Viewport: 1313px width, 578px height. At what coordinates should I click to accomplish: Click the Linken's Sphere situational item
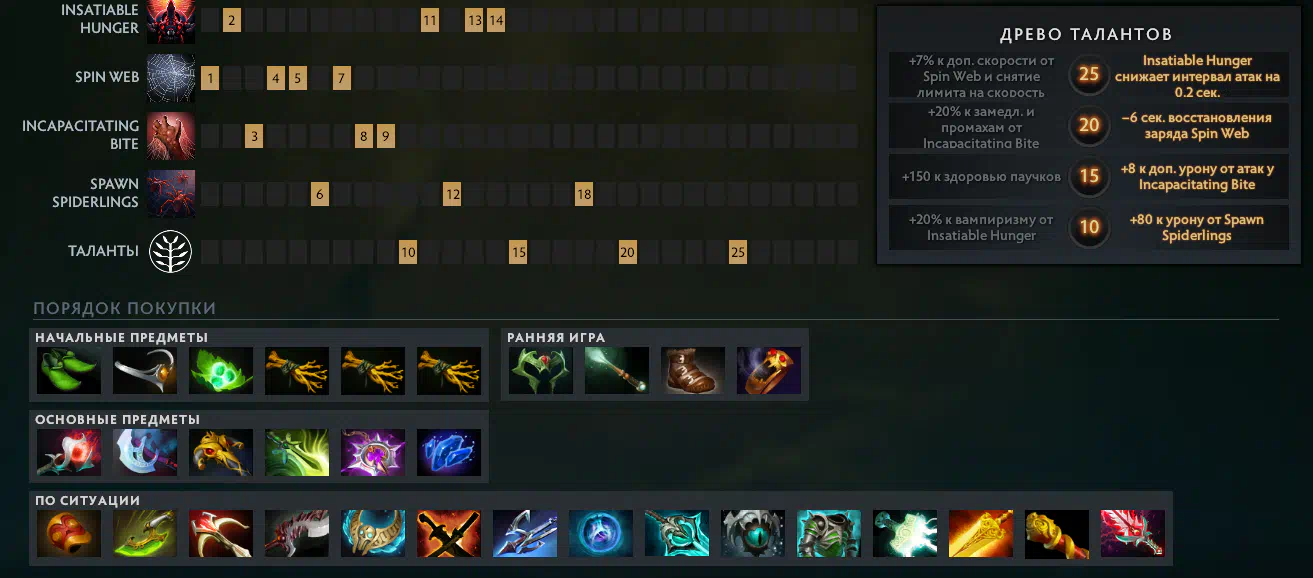[601, 534]
